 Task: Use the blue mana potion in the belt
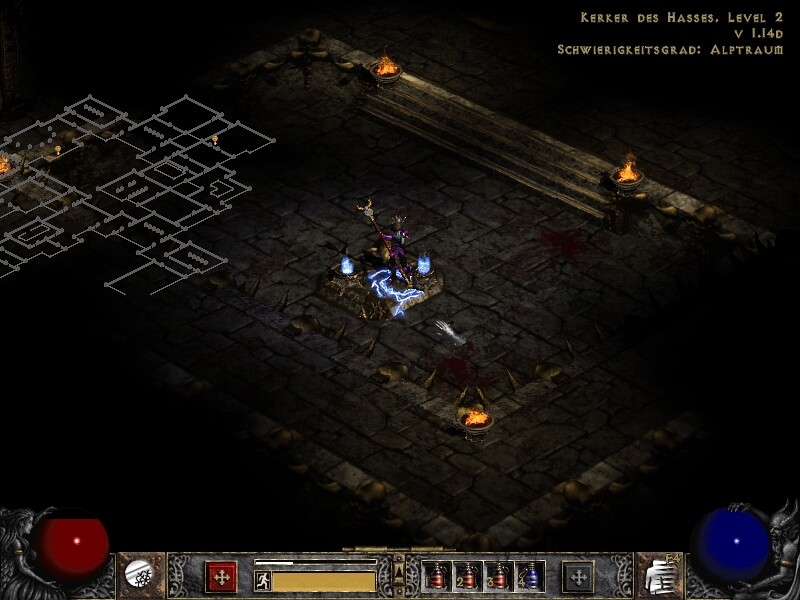coord(530,577)
